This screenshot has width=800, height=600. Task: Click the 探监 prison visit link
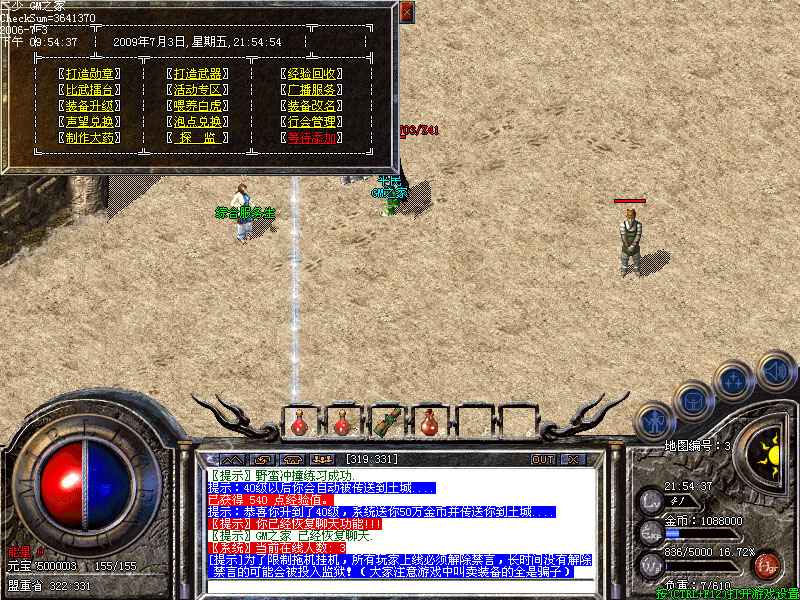pyautogui.click(x=197, y=138)
